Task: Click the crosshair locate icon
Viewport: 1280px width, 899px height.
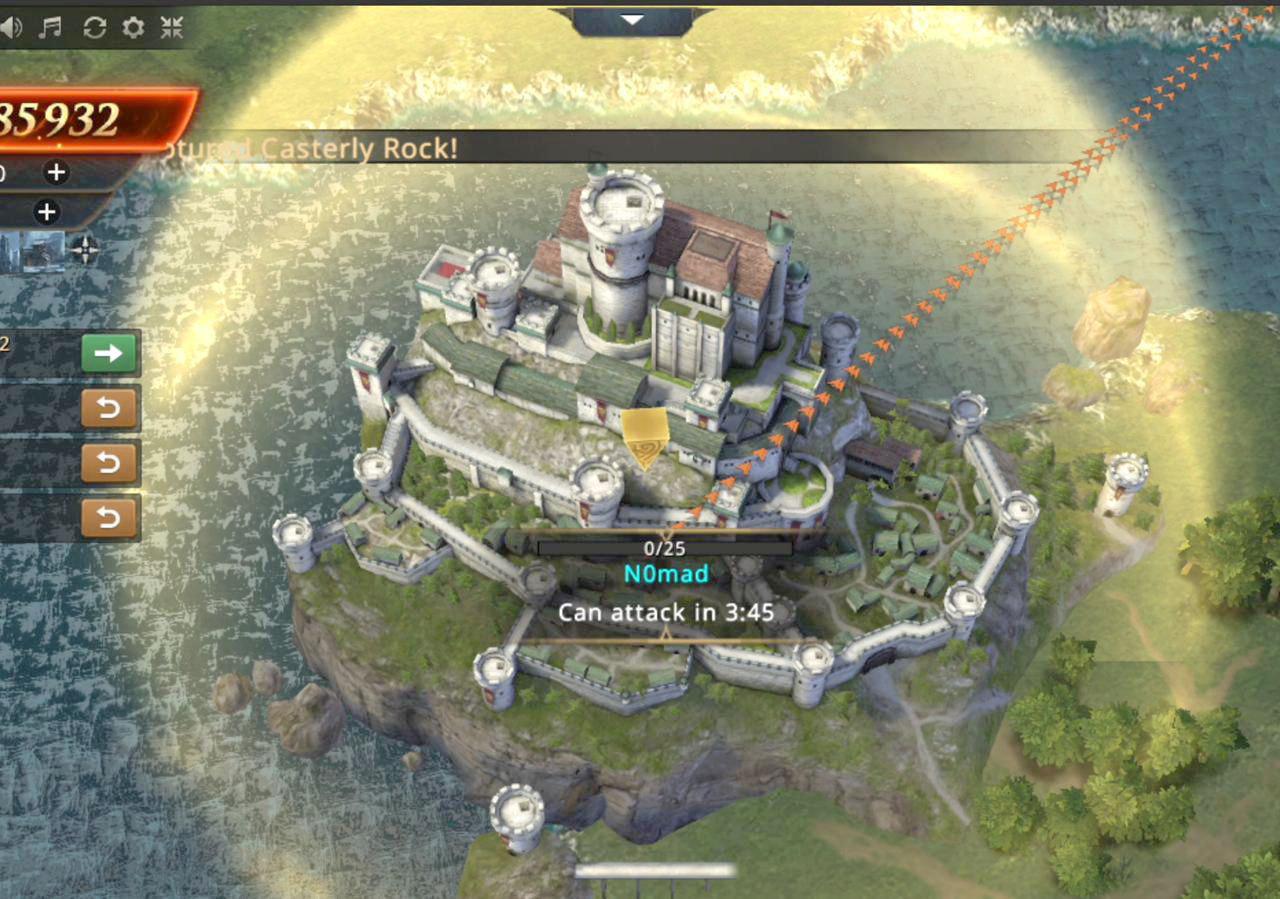Action: (x=85, y=249)
